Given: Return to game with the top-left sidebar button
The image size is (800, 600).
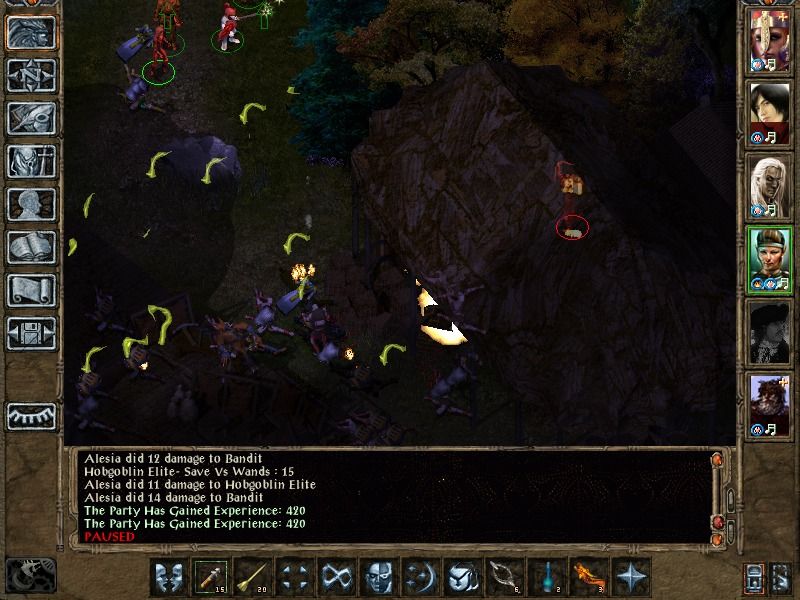Looking at the screenshot, I should [x=31, y=32].
